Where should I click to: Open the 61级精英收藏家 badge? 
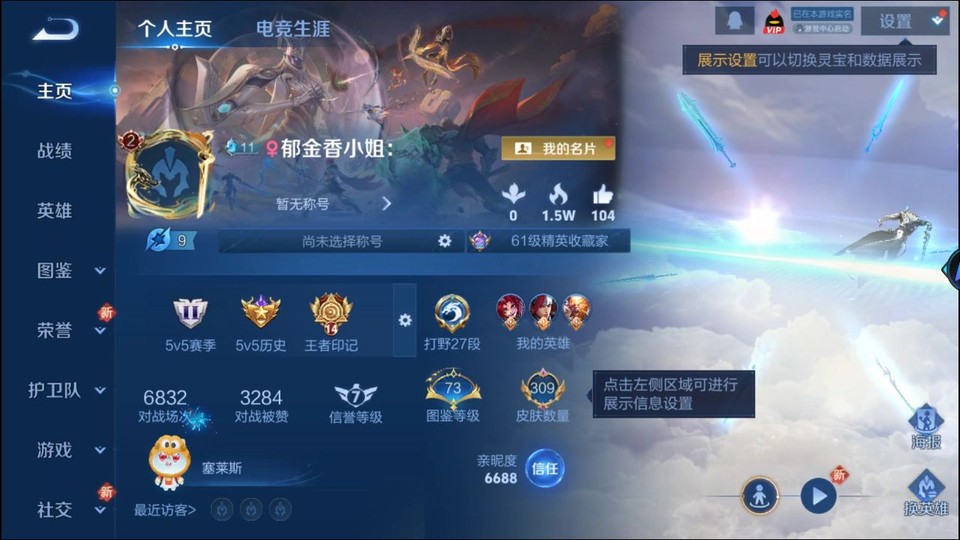click(548, 241)
